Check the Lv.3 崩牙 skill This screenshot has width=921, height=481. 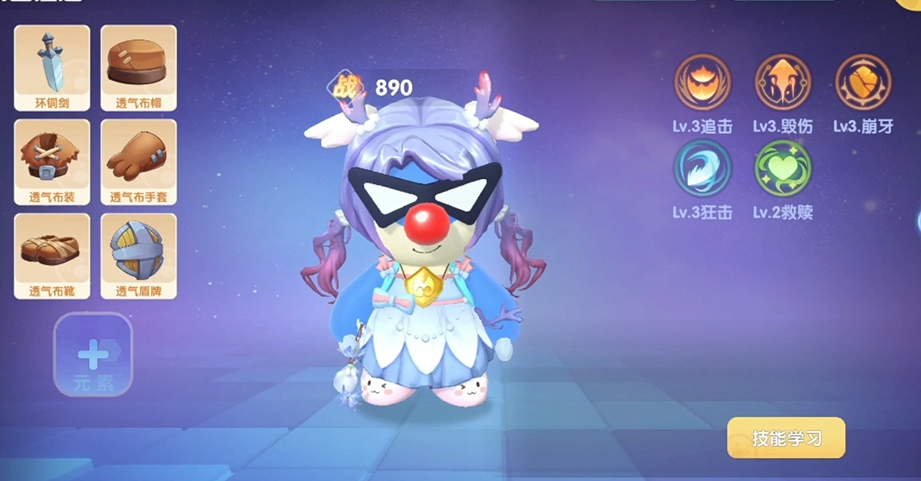(863, 82)
